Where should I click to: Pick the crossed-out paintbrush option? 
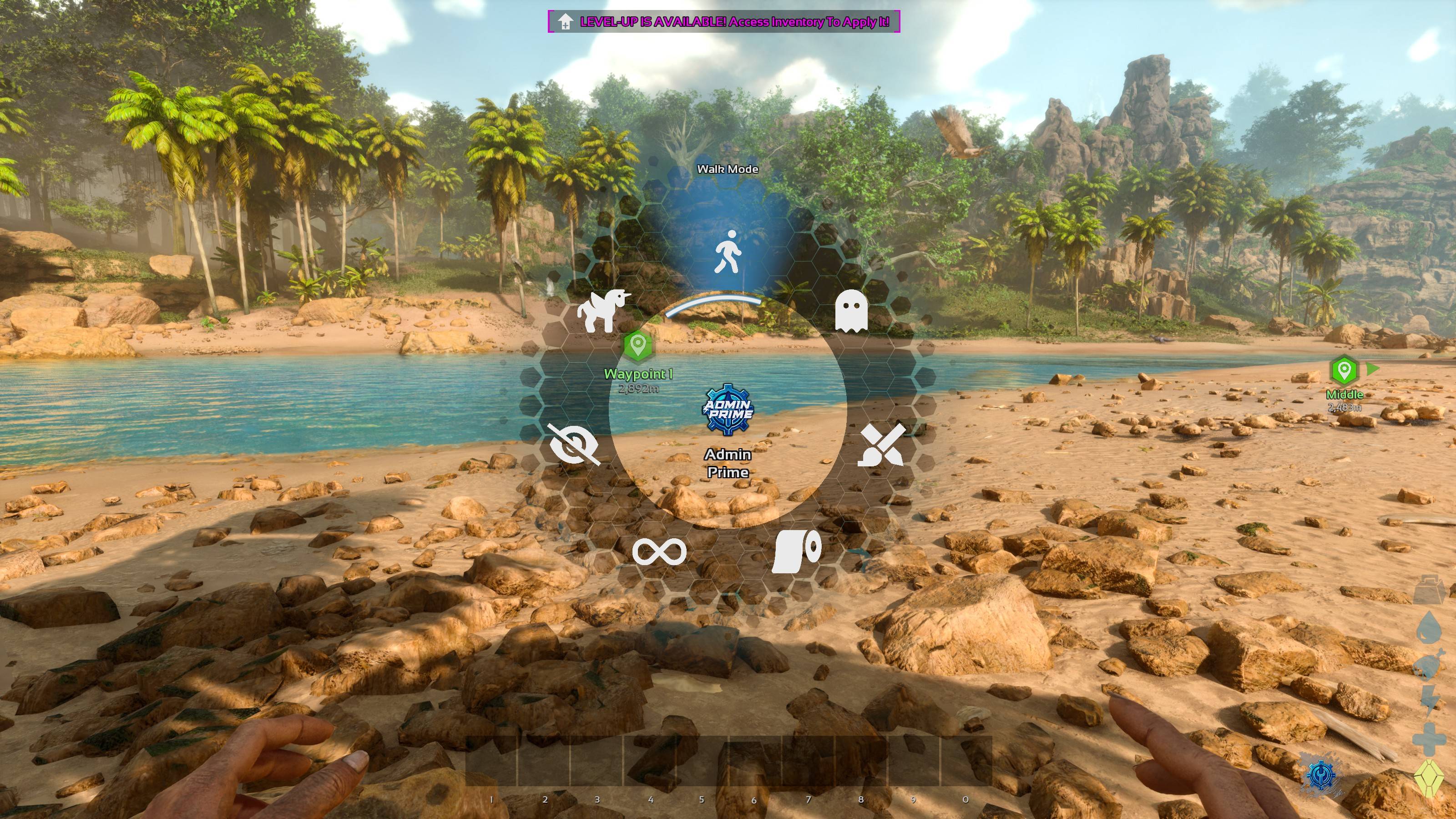(882, 445)
